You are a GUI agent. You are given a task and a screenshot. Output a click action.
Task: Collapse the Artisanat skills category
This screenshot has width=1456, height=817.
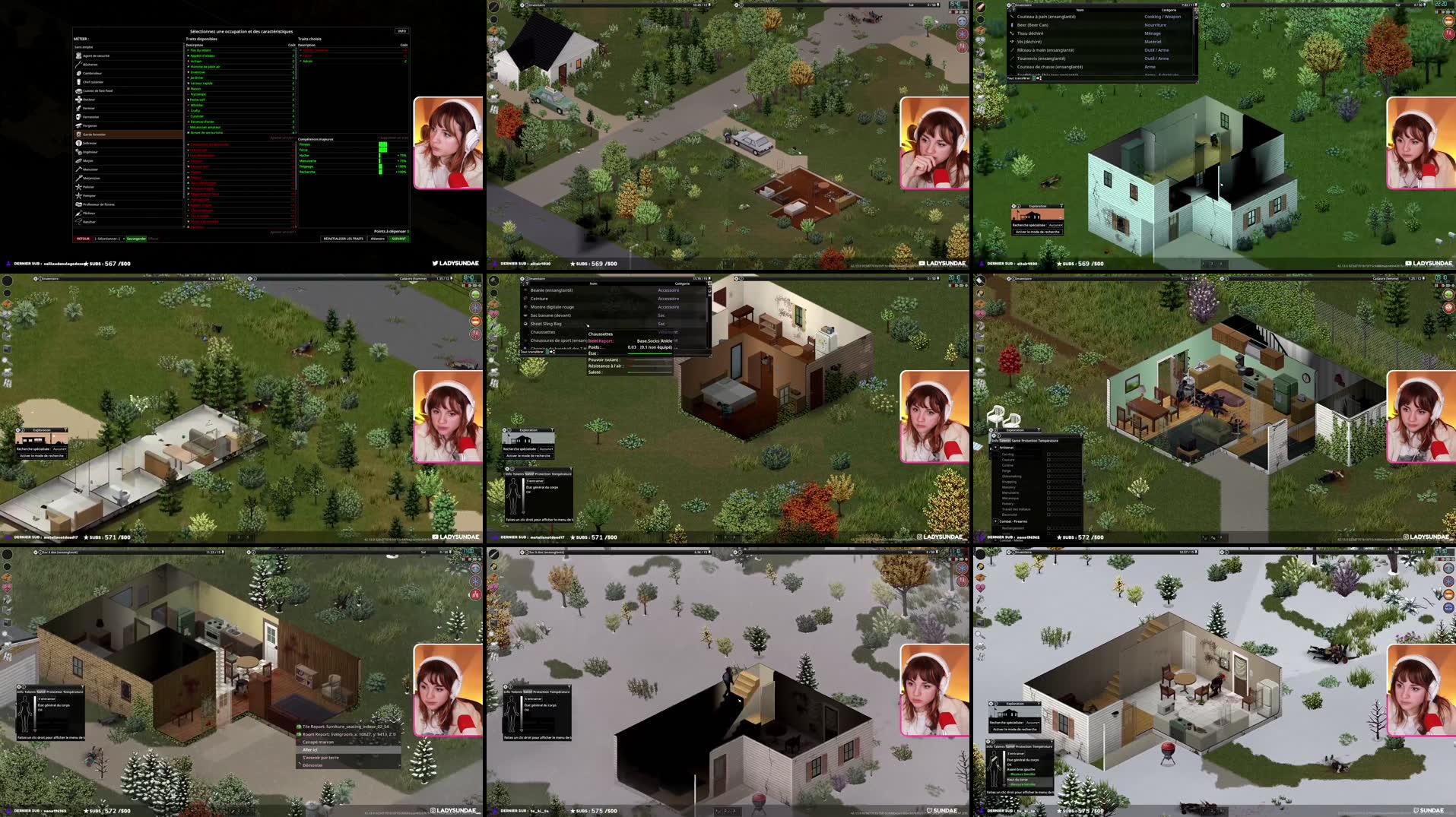tap(996, 447)
